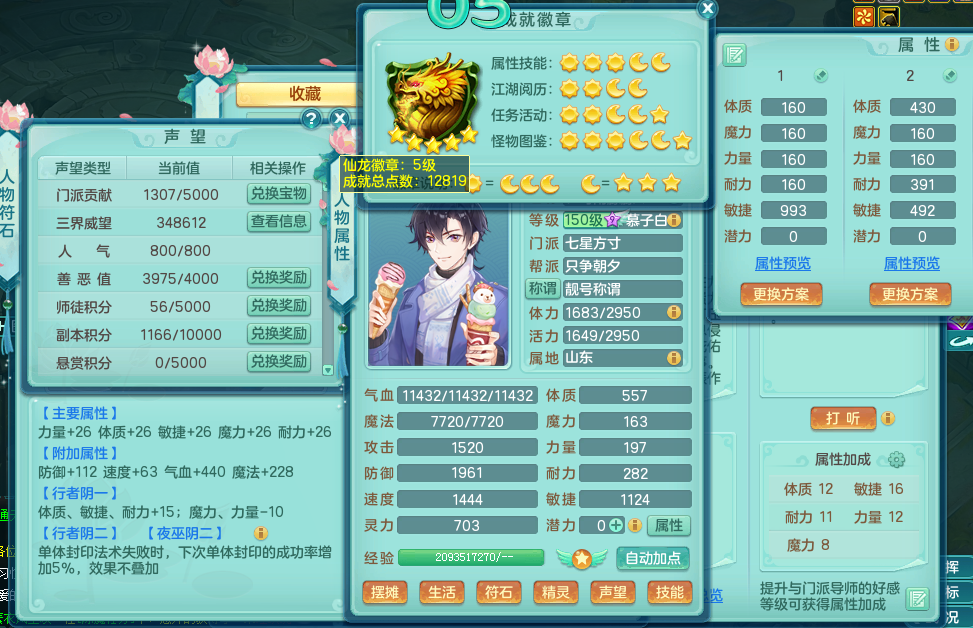Open 属性预览 link for plan 2
973x628 pixels.
912,263
